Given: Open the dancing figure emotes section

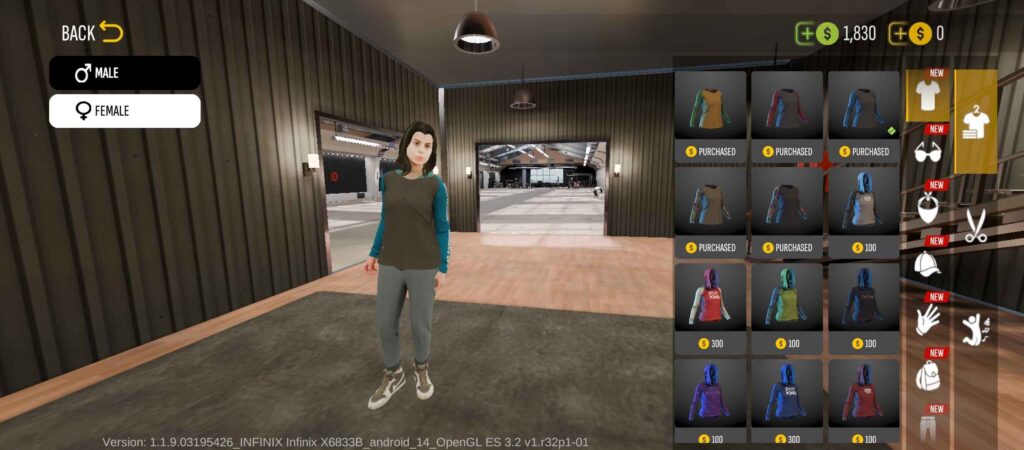Looking at the screenshot, I should 975,327.
